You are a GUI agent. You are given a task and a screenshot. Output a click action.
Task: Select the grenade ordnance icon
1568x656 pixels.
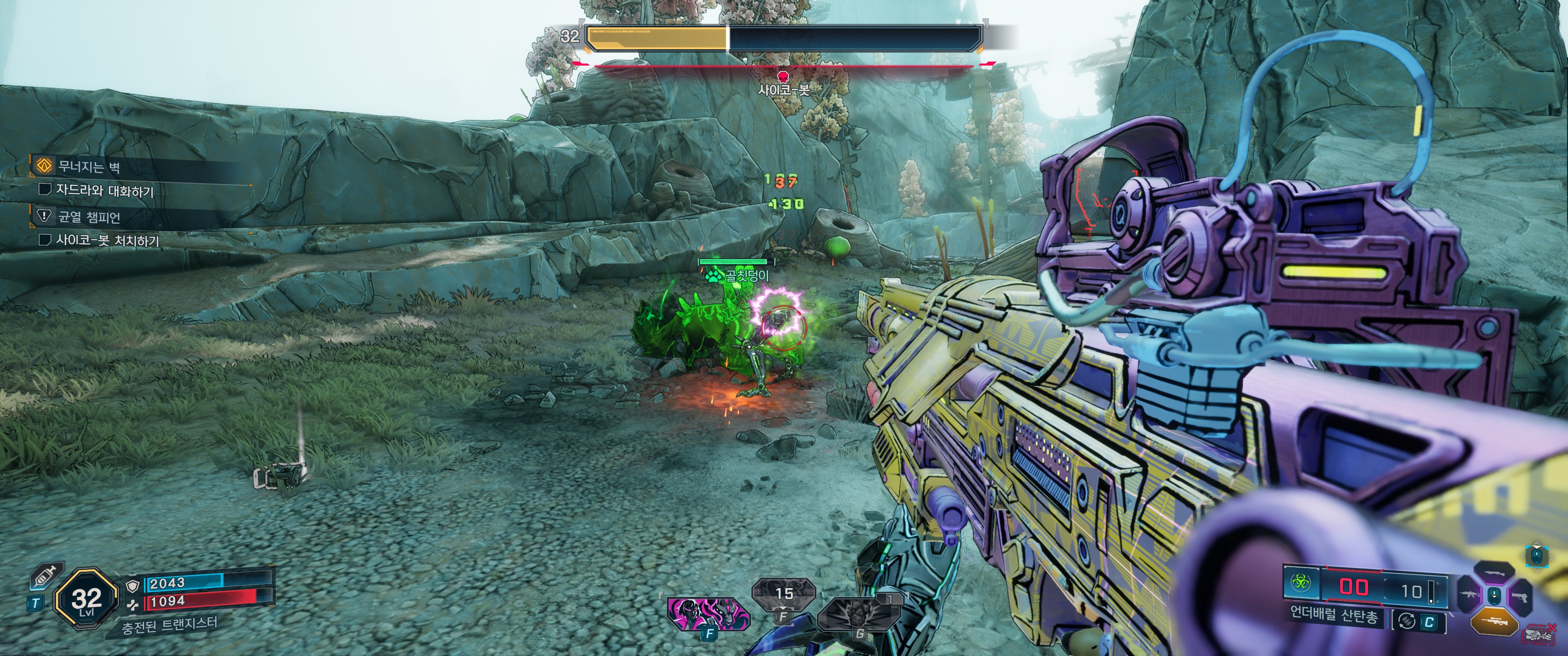857,616
